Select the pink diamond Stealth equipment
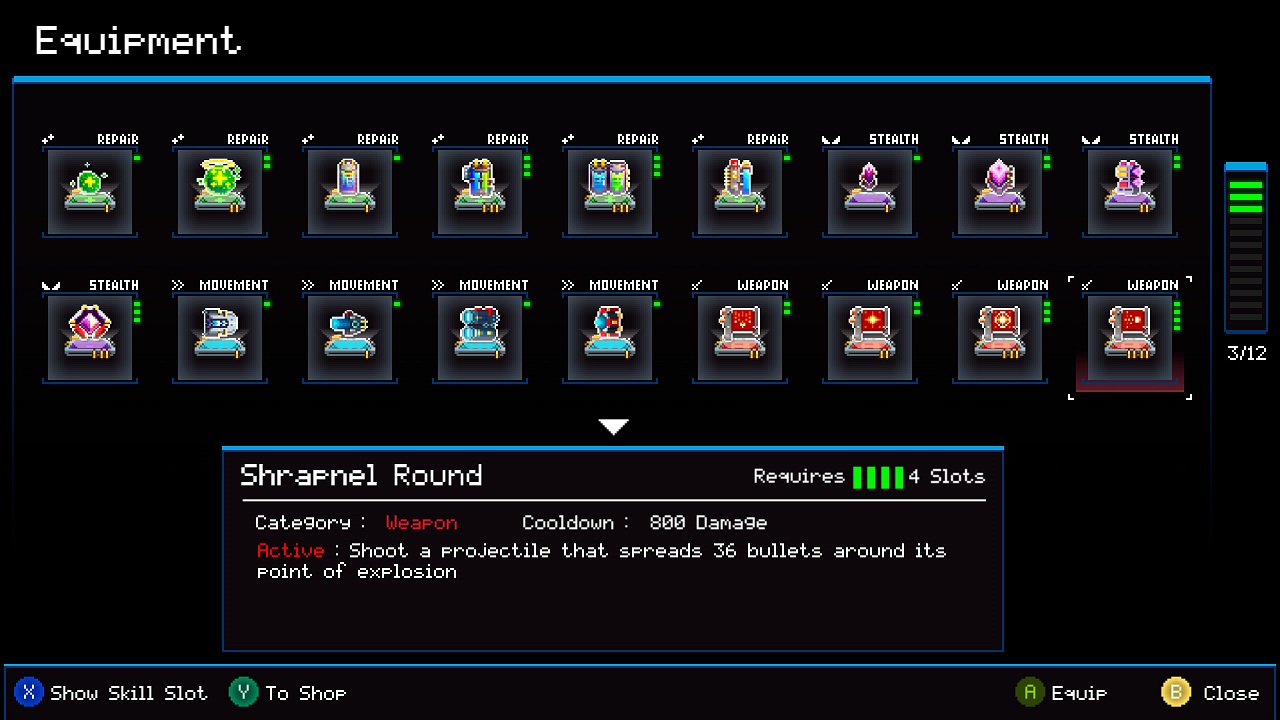This screenshot has height=720, width=1280. tap(90, 336)
